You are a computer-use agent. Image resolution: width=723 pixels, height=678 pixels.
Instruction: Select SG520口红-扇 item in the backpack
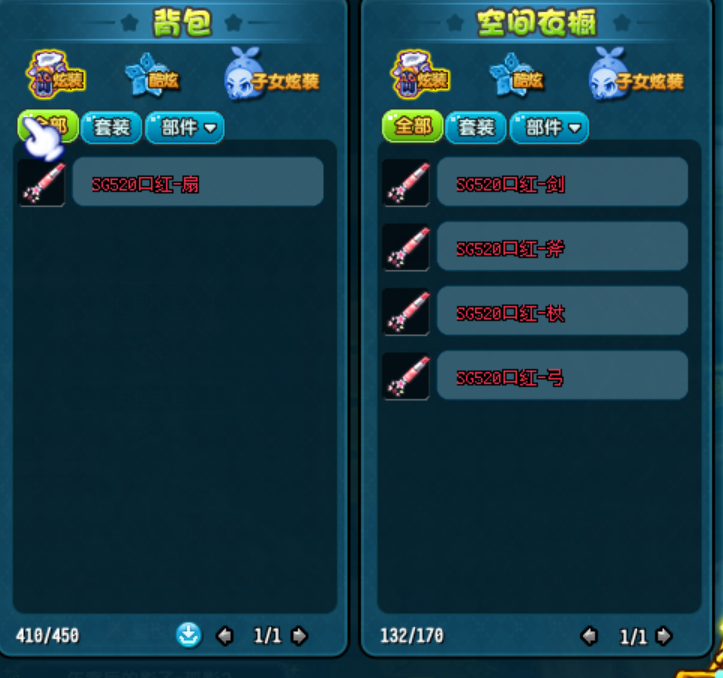[x=197, y=182]
